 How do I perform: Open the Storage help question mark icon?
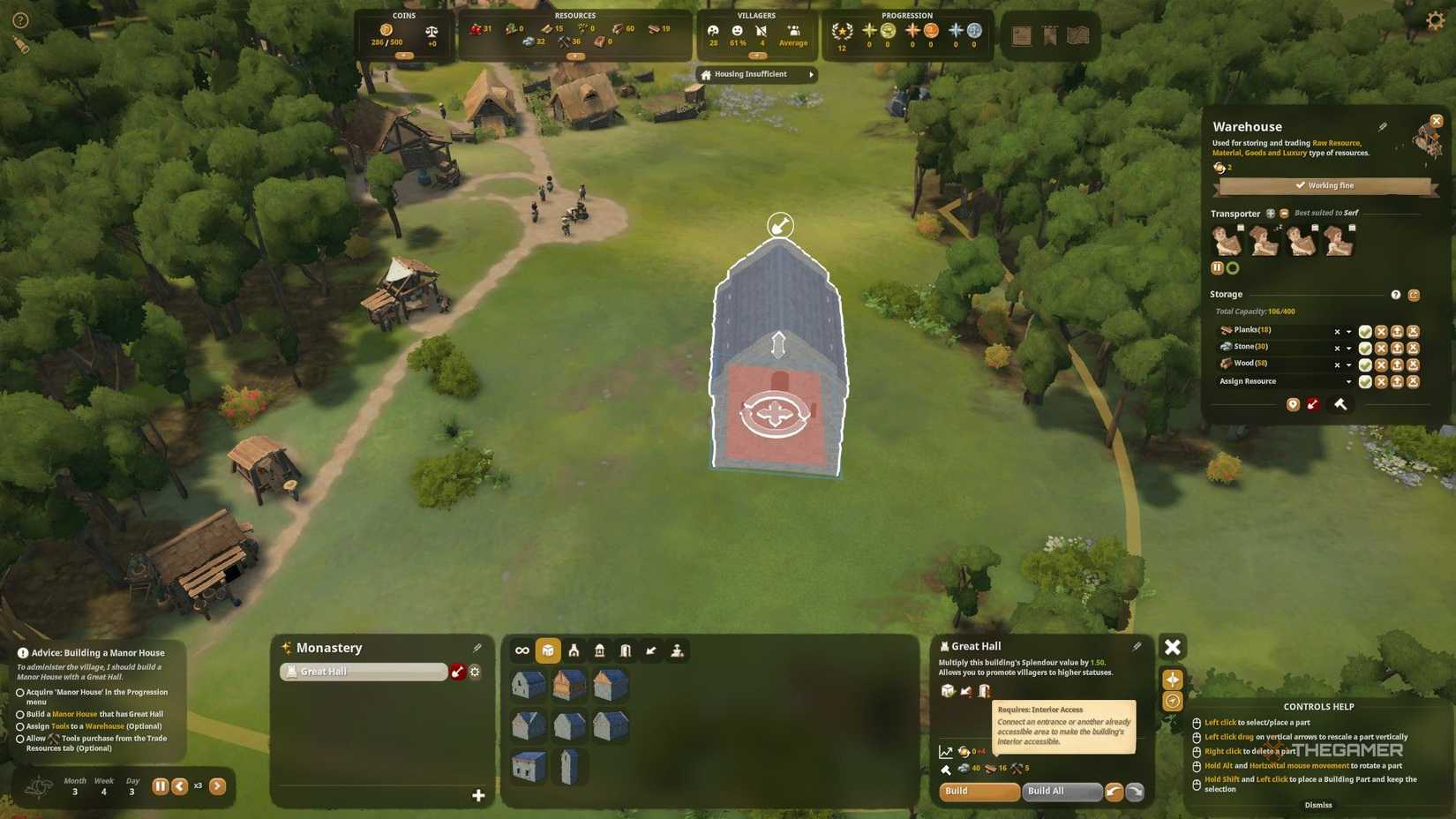click(1396, 295)
